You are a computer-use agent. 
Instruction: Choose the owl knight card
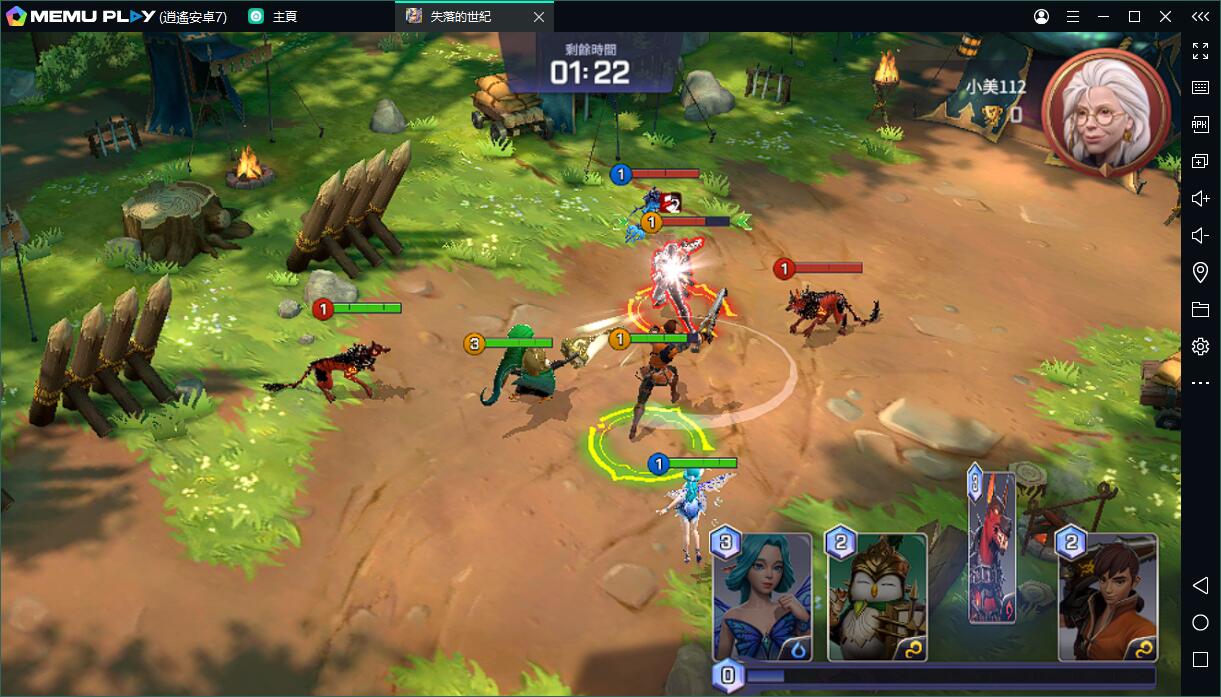coord(877,598)
